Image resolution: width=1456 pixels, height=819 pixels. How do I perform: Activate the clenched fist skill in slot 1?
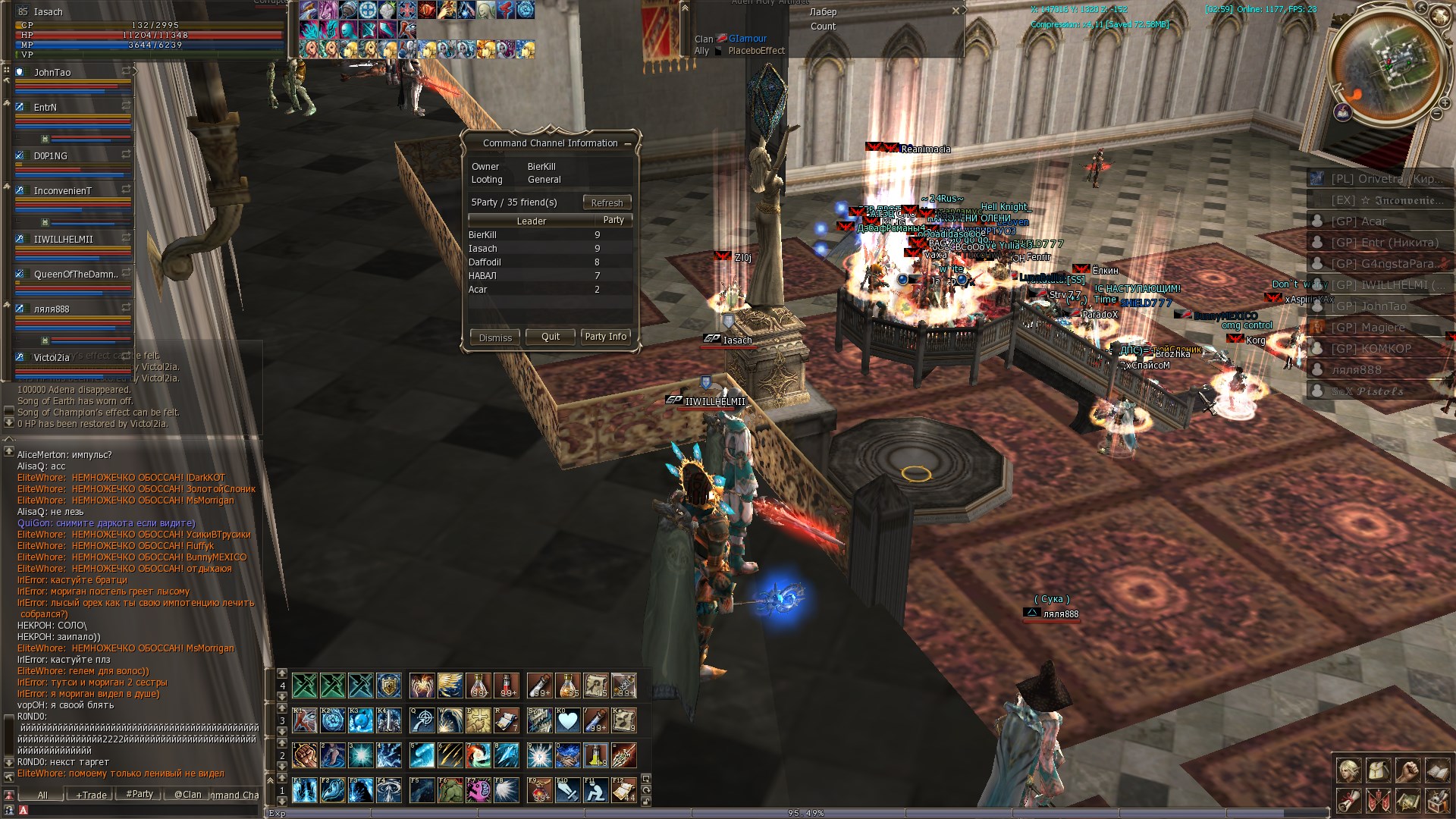(304, 755)
